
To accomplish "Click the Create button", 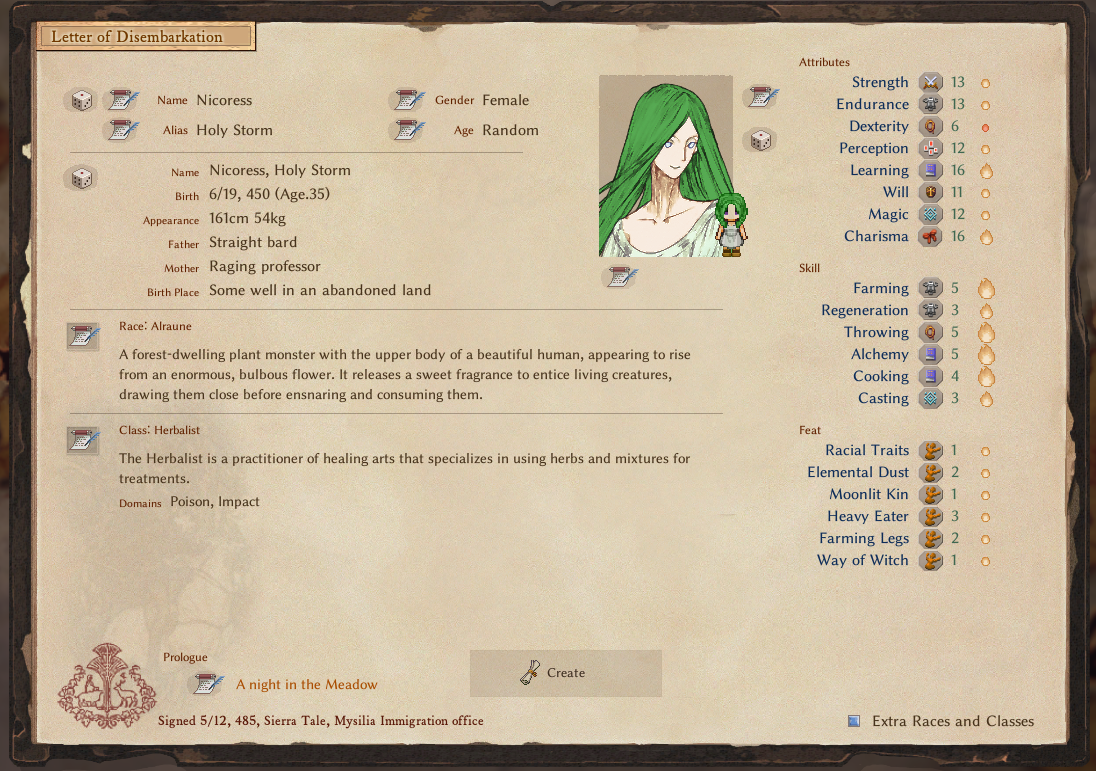I will pyautogui.click(x=565, y=673).
